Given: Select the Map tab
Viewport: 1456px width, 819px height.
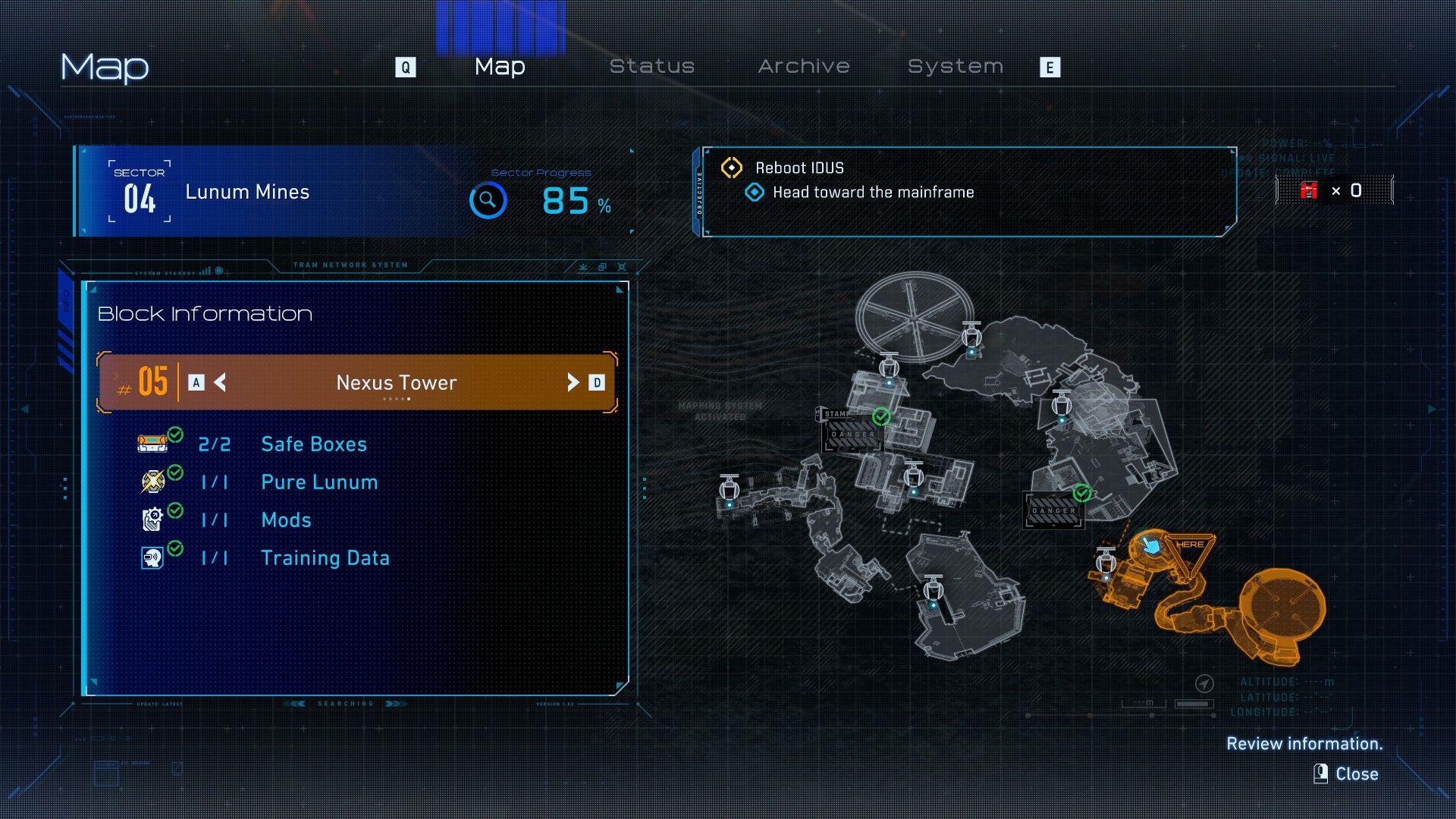Looking at the screenshot, I should (x=500, y=67).
